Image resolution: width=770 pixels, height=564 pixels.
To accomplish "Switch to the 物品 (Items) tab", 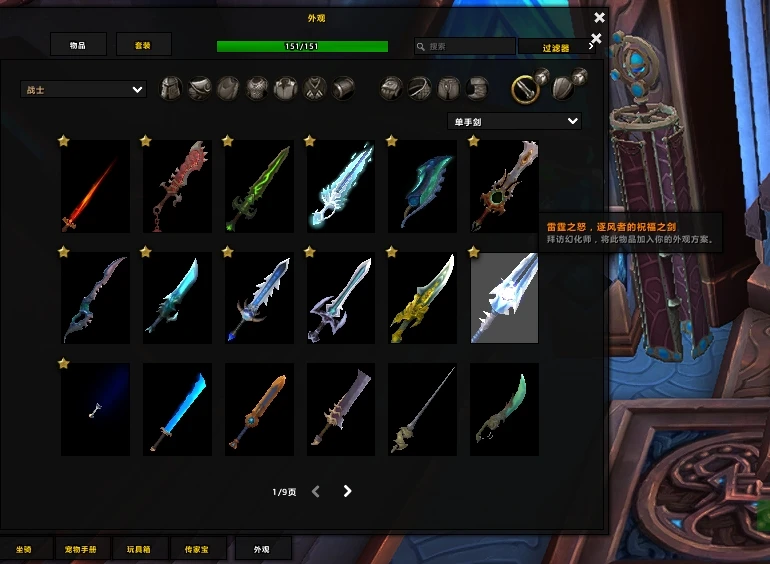I will click(78, 45).
